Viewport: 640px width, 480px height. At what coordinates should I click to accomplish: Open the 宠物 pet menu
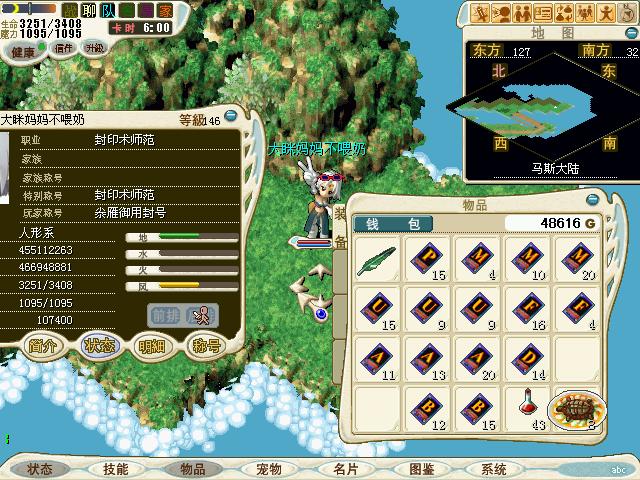[x=268, y=468]
